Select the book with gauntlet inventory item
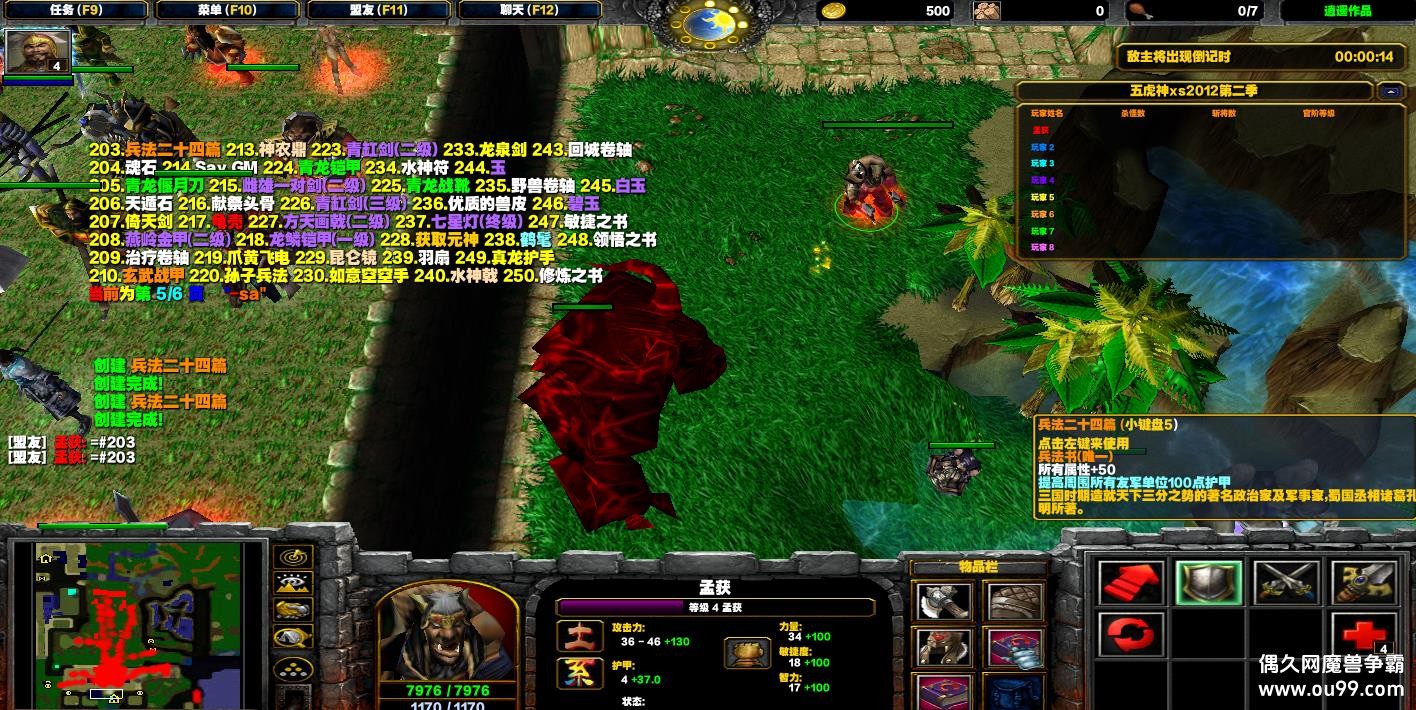The height and width of the screenshot is (710, 1416). click(1014, 648)
